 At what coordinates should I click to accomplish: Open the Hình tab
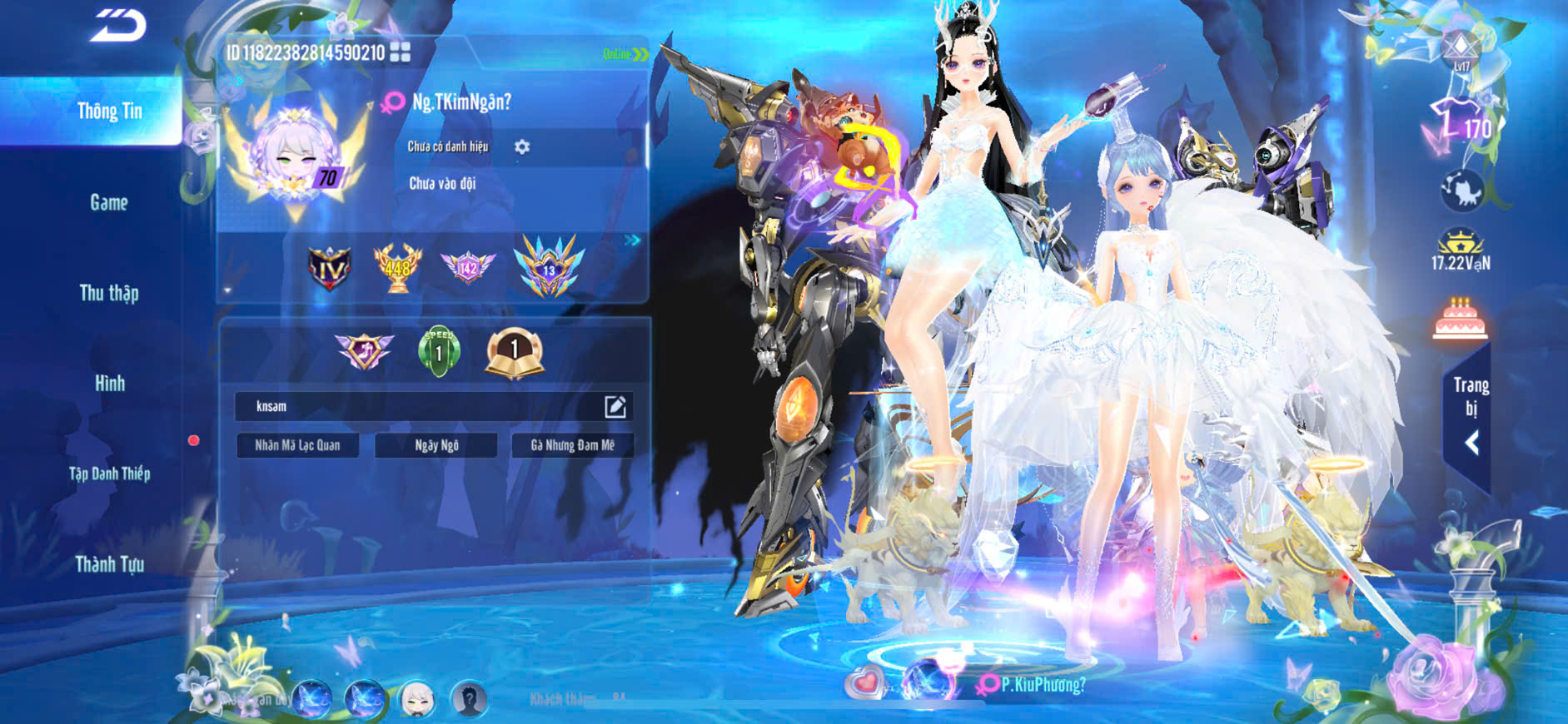pos(109,384)
